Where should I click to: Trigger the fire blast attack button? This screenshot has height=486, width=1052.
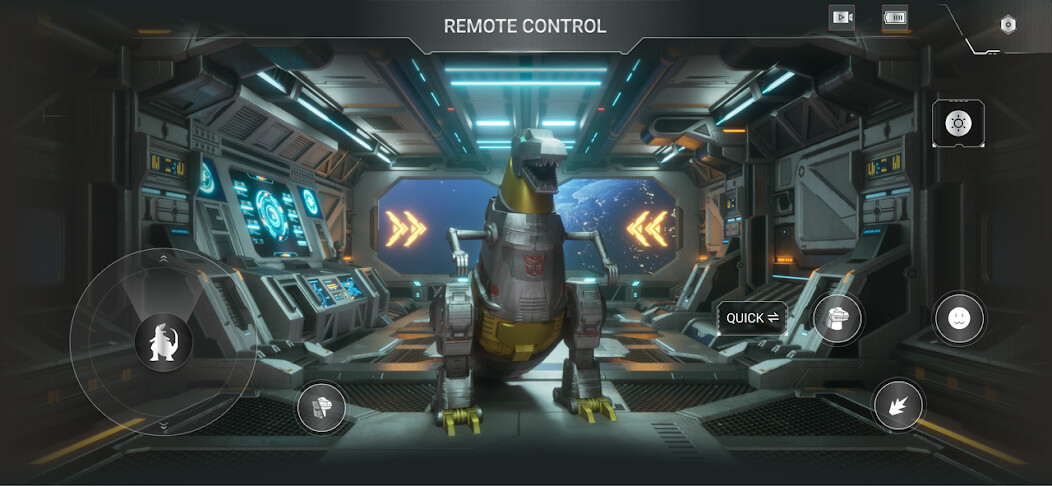[x=897, y=404]
